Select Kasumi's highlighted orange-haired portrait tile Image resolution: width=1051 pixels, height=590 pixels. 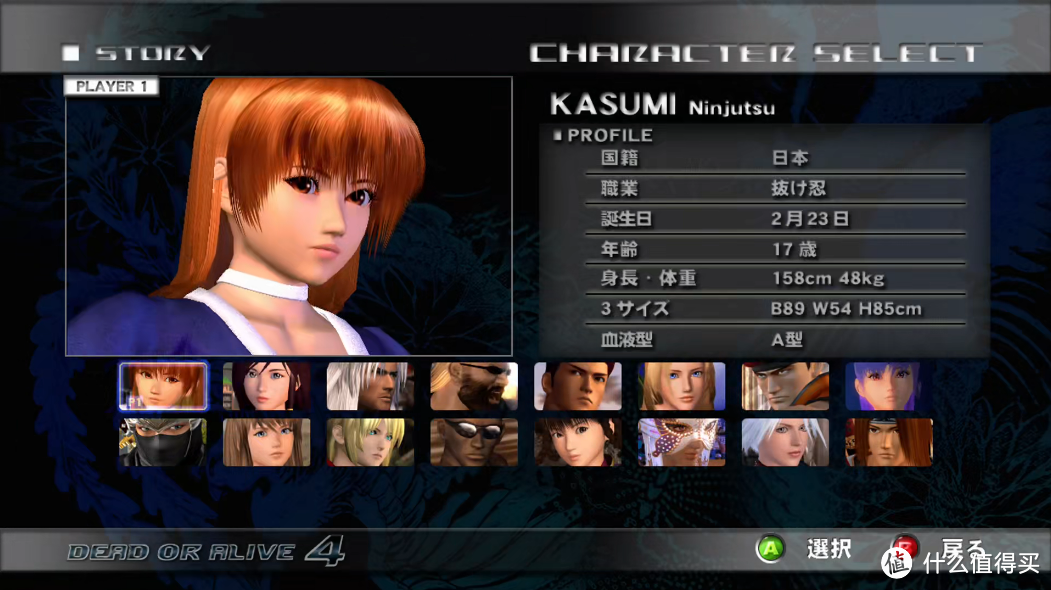coord(163,386)
